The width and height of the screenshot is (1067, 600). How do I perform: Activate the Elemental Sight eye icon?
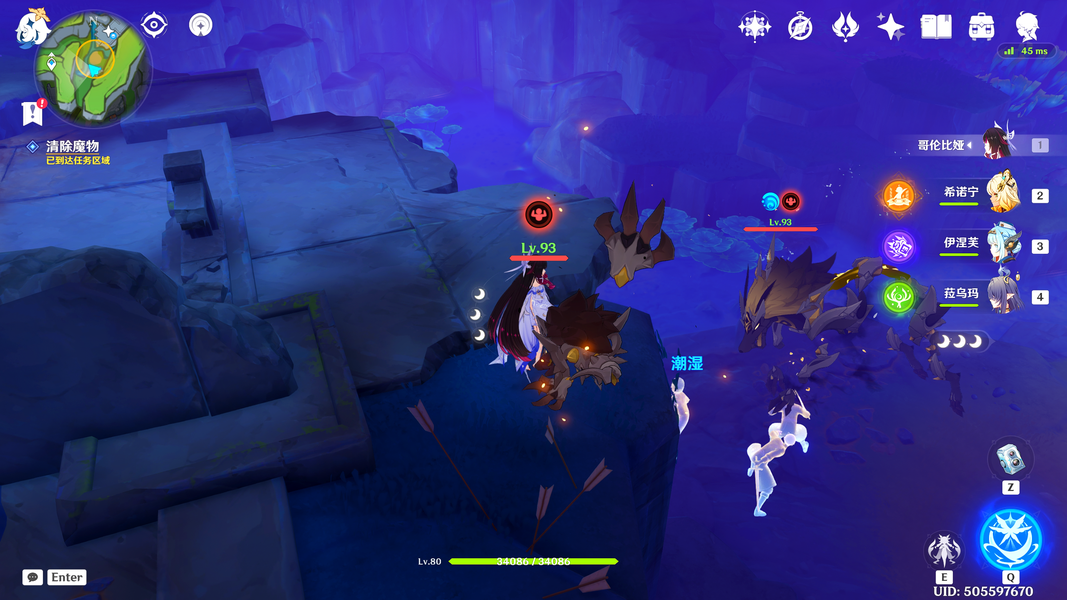coord(154,25)
